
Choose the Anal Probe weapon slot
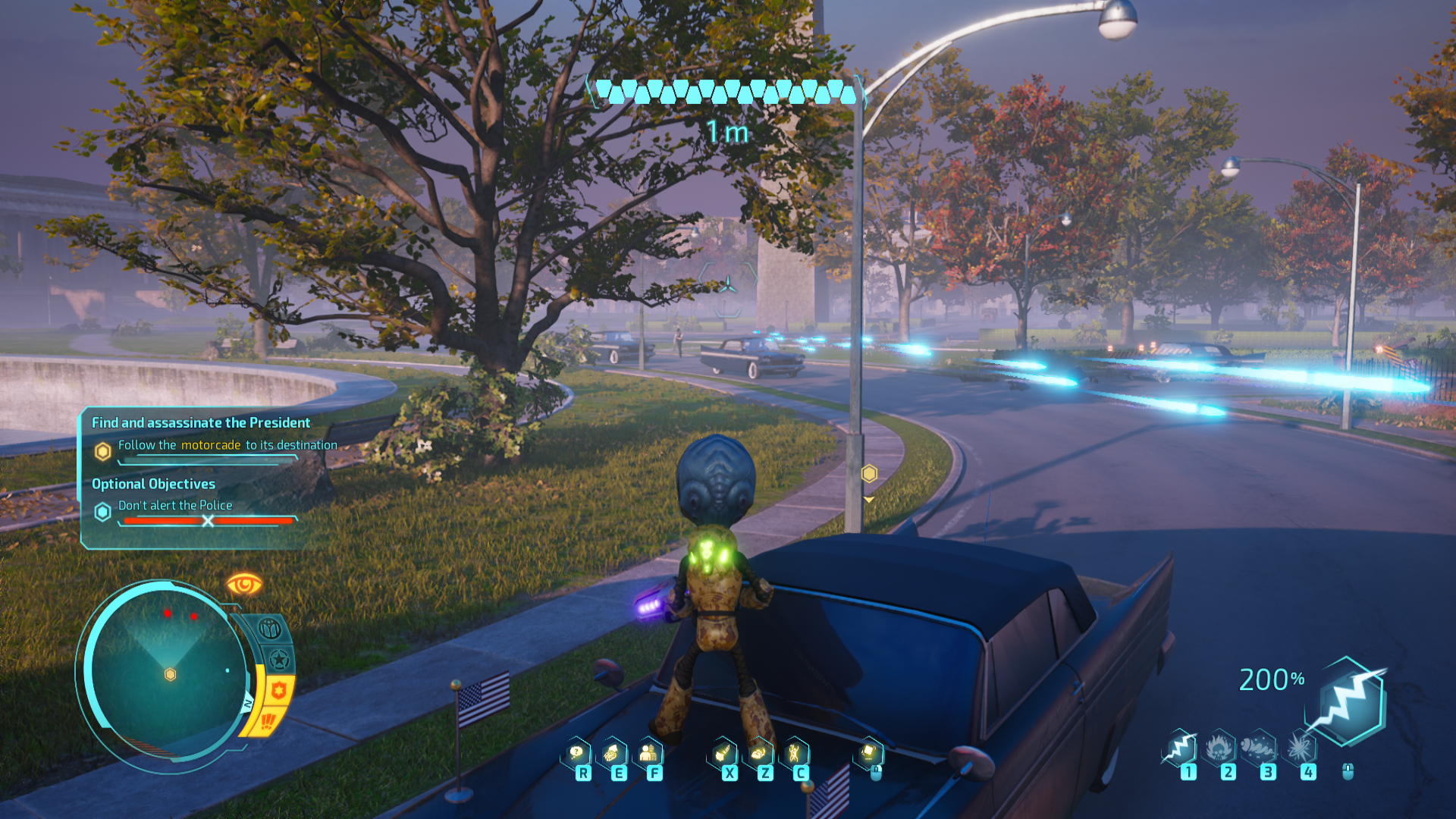click(x=1260, y=749)
